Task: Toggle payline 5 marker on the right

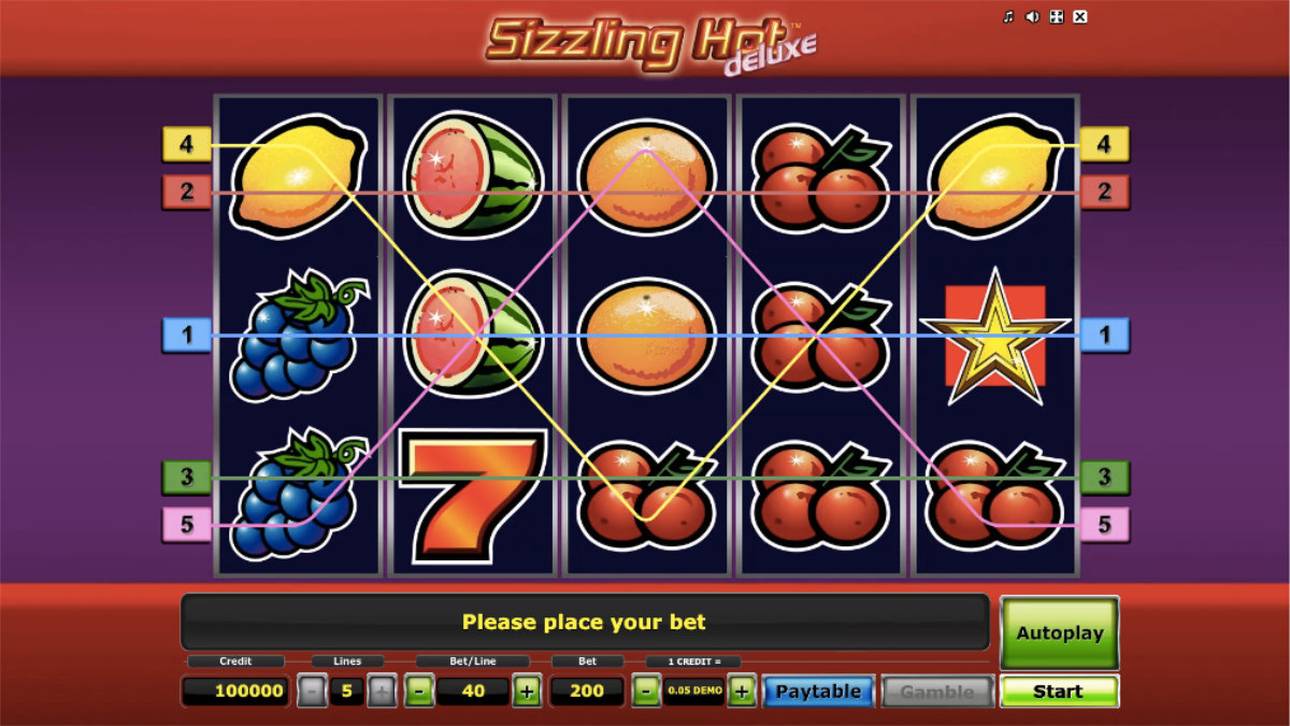Action: (1104, 521)
